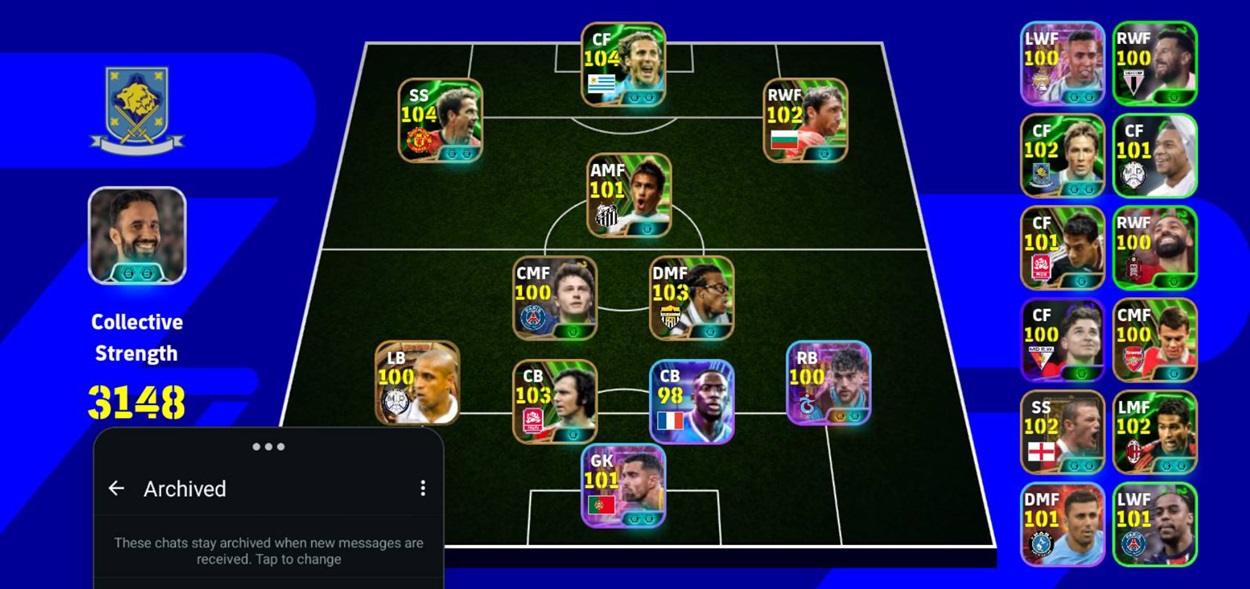
Task: Open the DMF 103 player card
Action: (691, 297)
